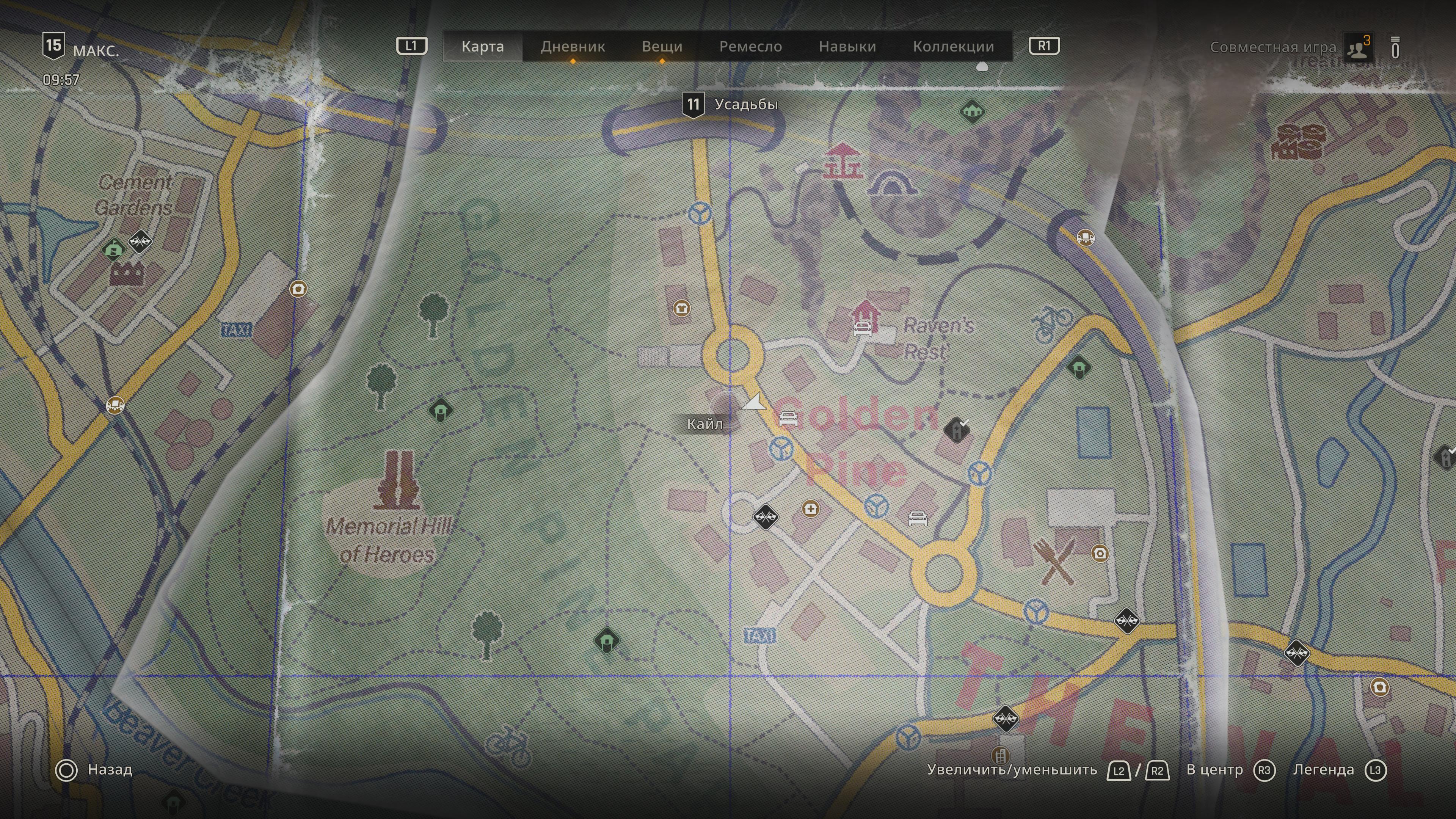Open the Совместная игра co-op players icon

click(1358, 47)
